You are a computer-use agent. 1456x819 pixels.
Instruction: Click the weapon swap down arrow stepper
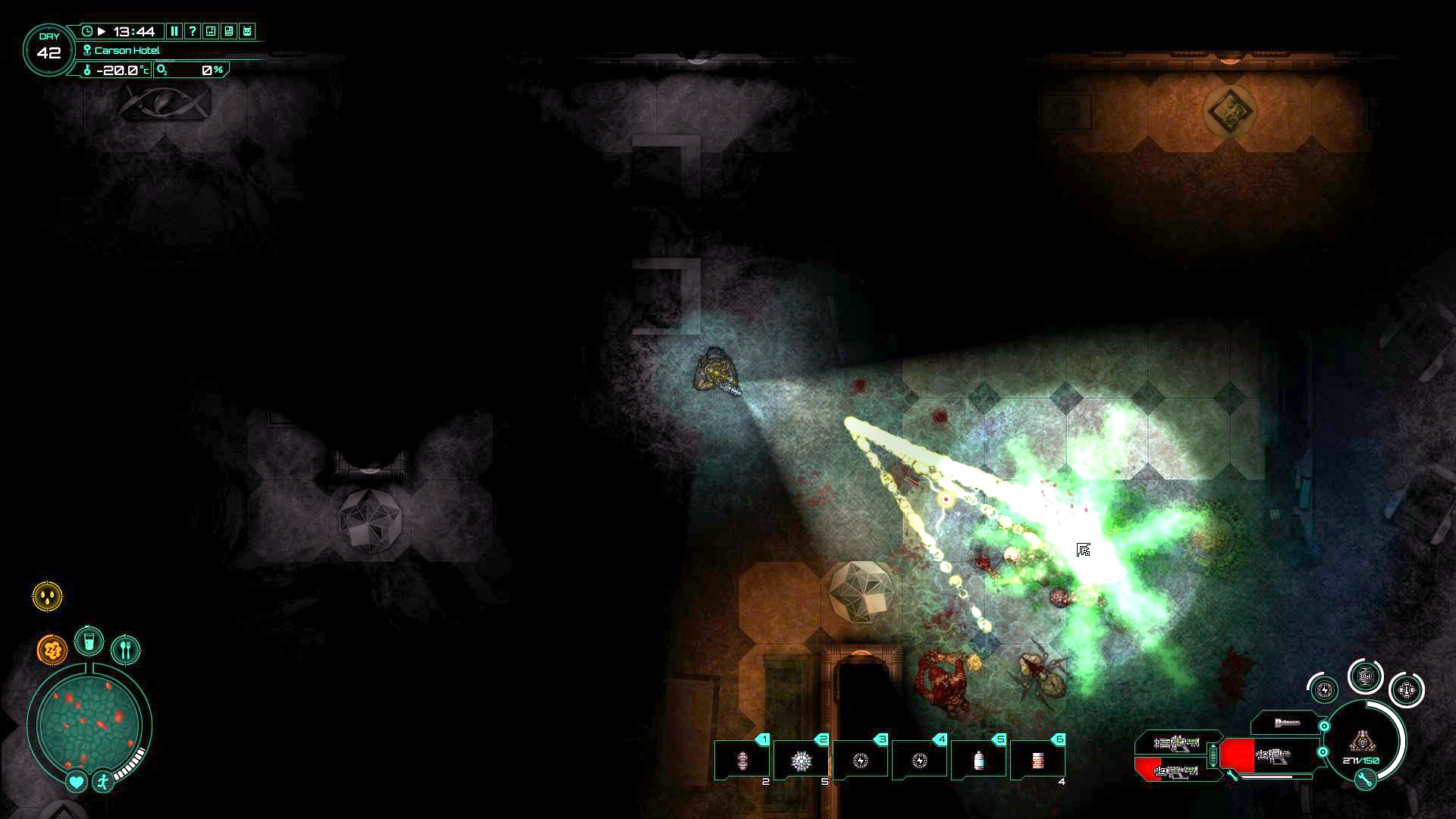(x=1213, y=764)
